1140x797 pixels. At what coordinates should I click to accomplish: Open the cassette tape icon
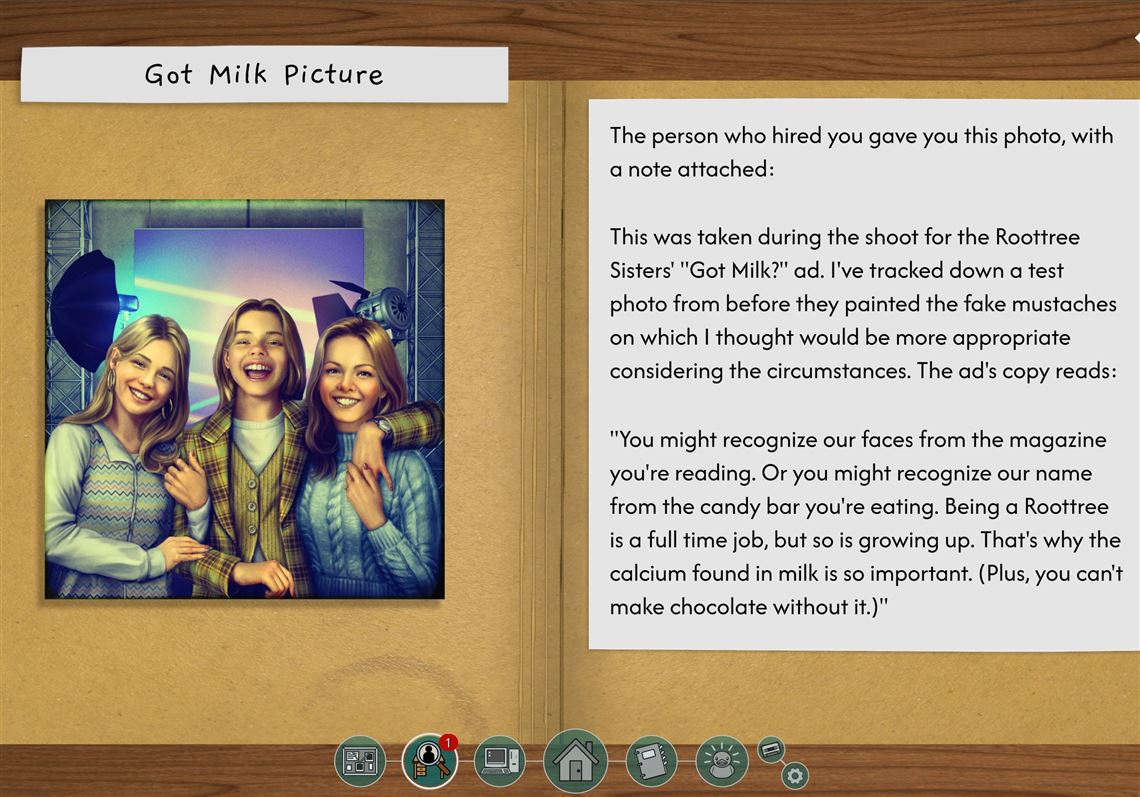[771, 749]
